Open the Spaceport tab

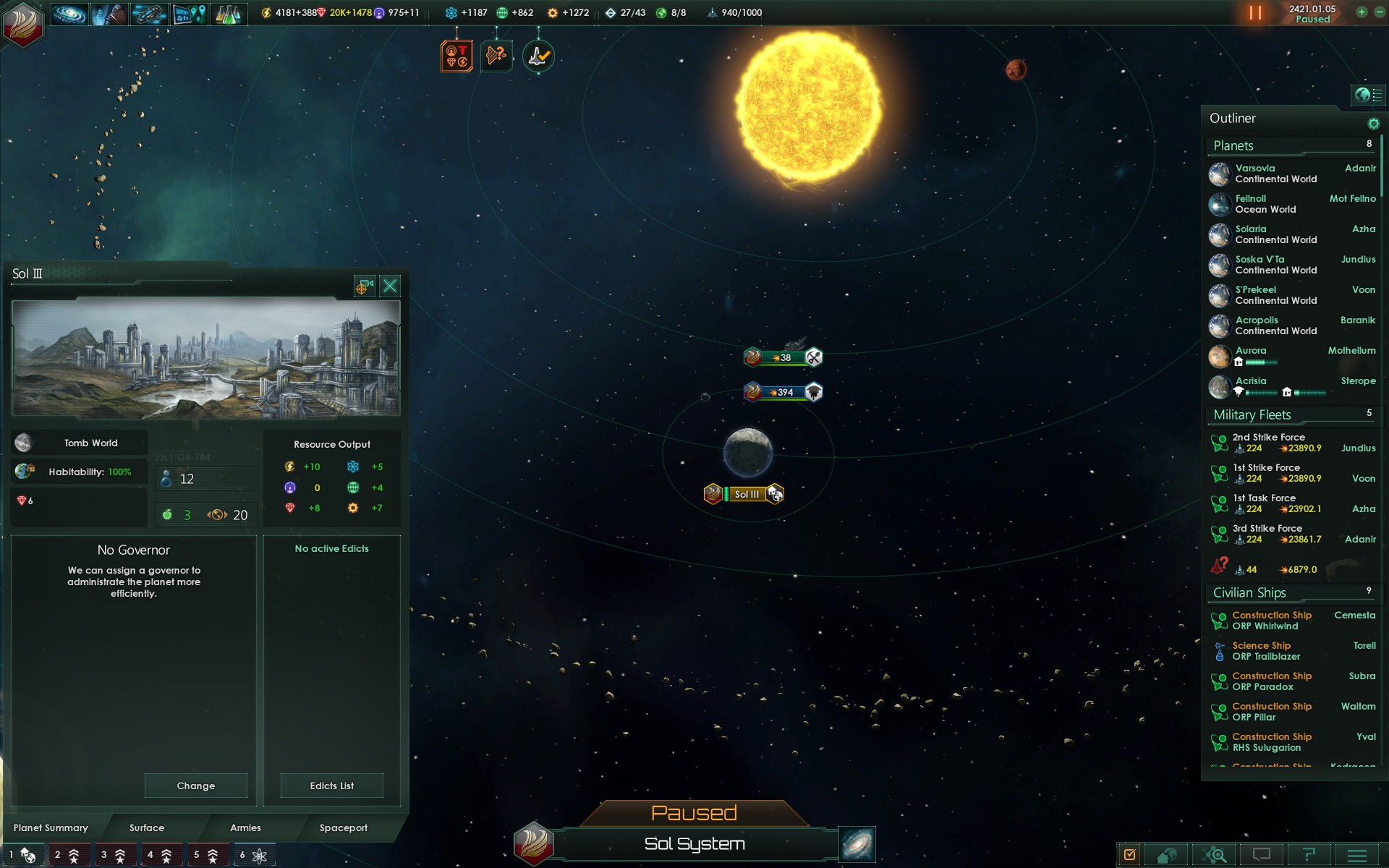pos(343,827)
